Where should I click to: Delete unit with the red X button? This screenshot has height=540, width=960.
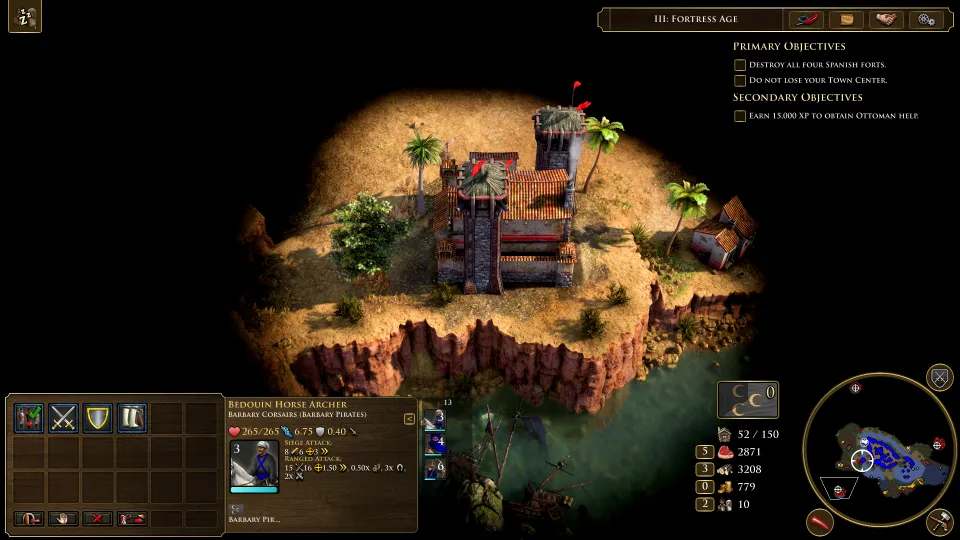click(98, 519)
